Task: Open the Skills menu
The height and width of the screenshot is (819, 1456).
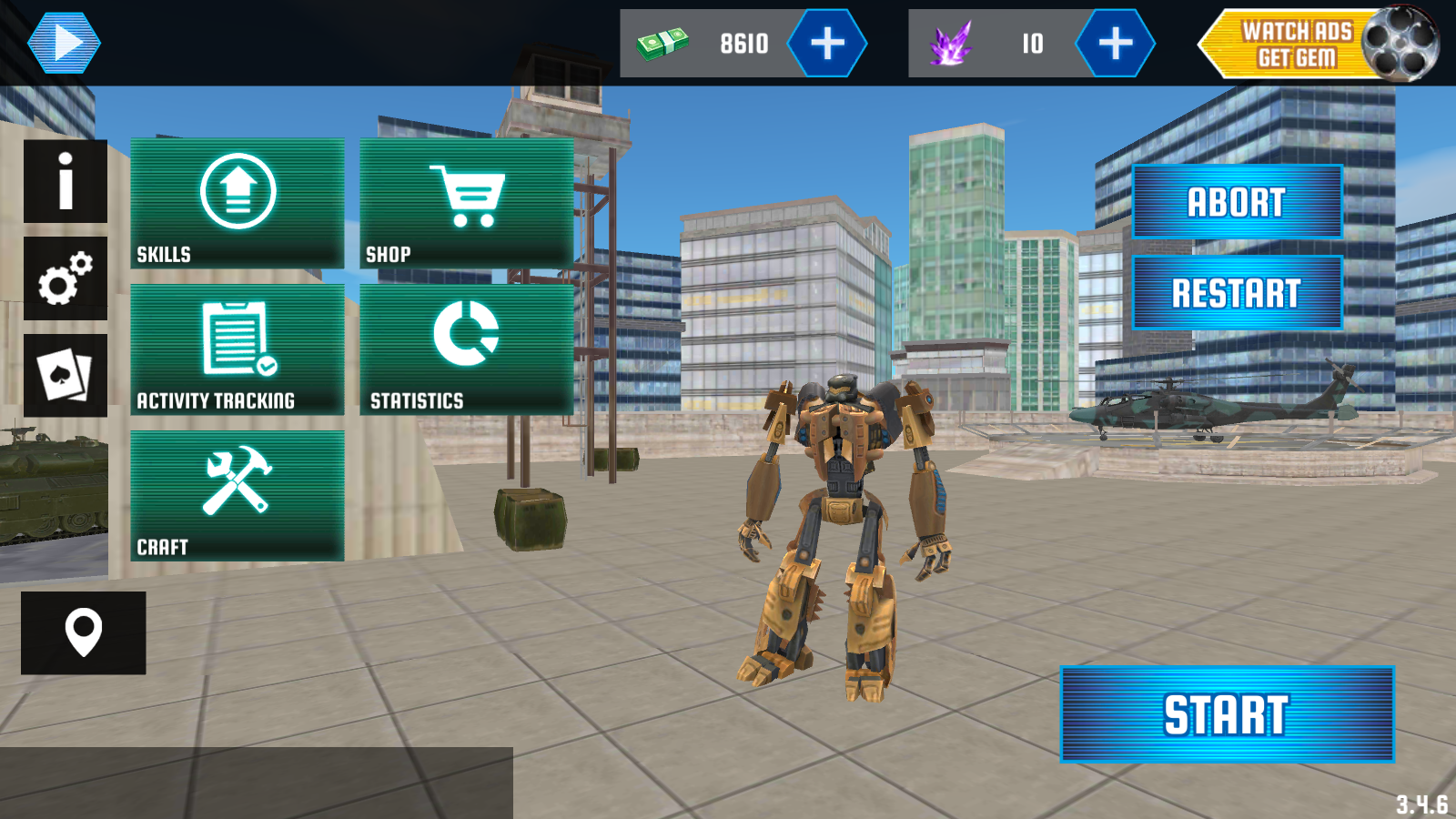Action: 238,203
